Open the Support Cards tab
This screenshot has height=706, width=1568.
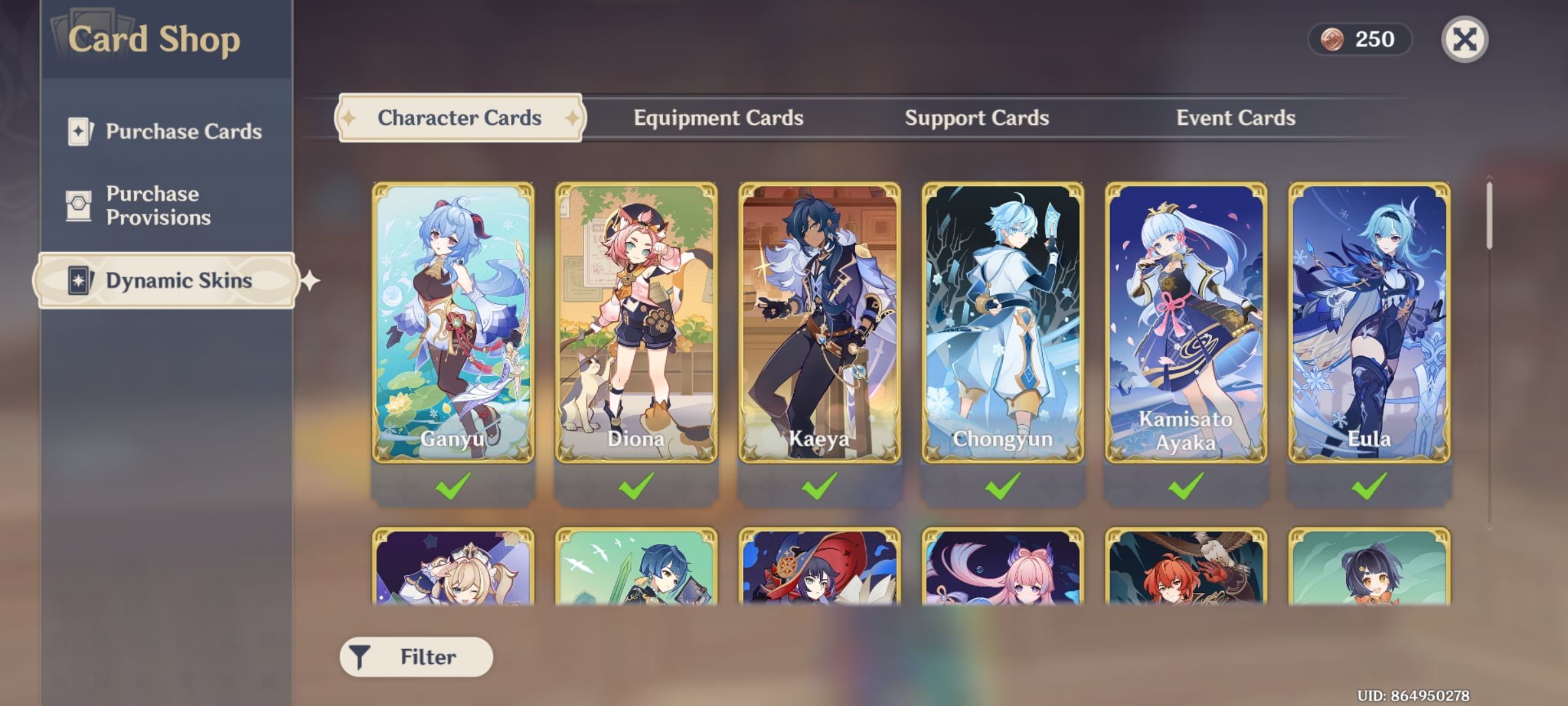point(977,118)
